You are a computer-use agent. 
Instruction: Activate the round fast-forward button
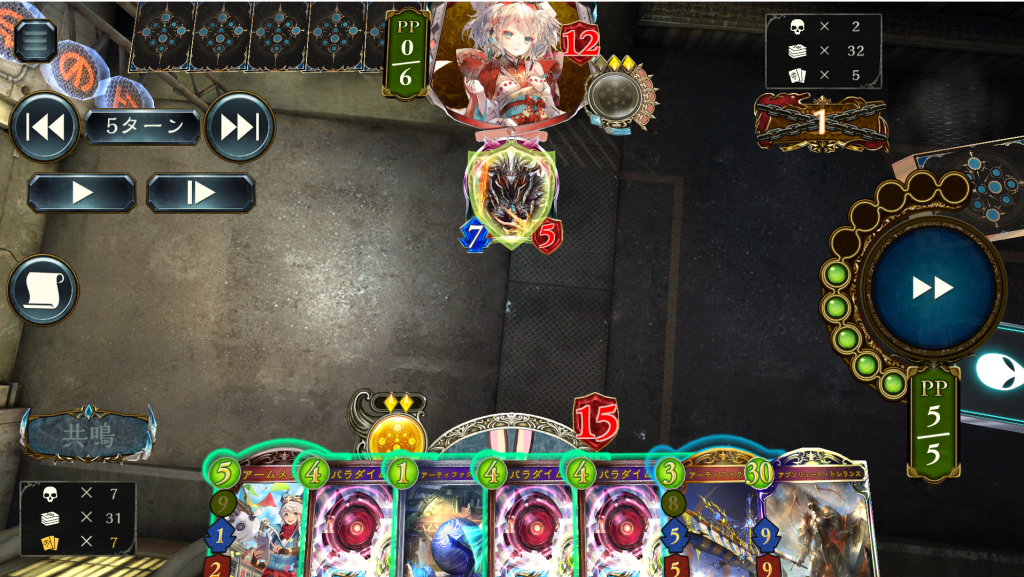click(933, 288)
